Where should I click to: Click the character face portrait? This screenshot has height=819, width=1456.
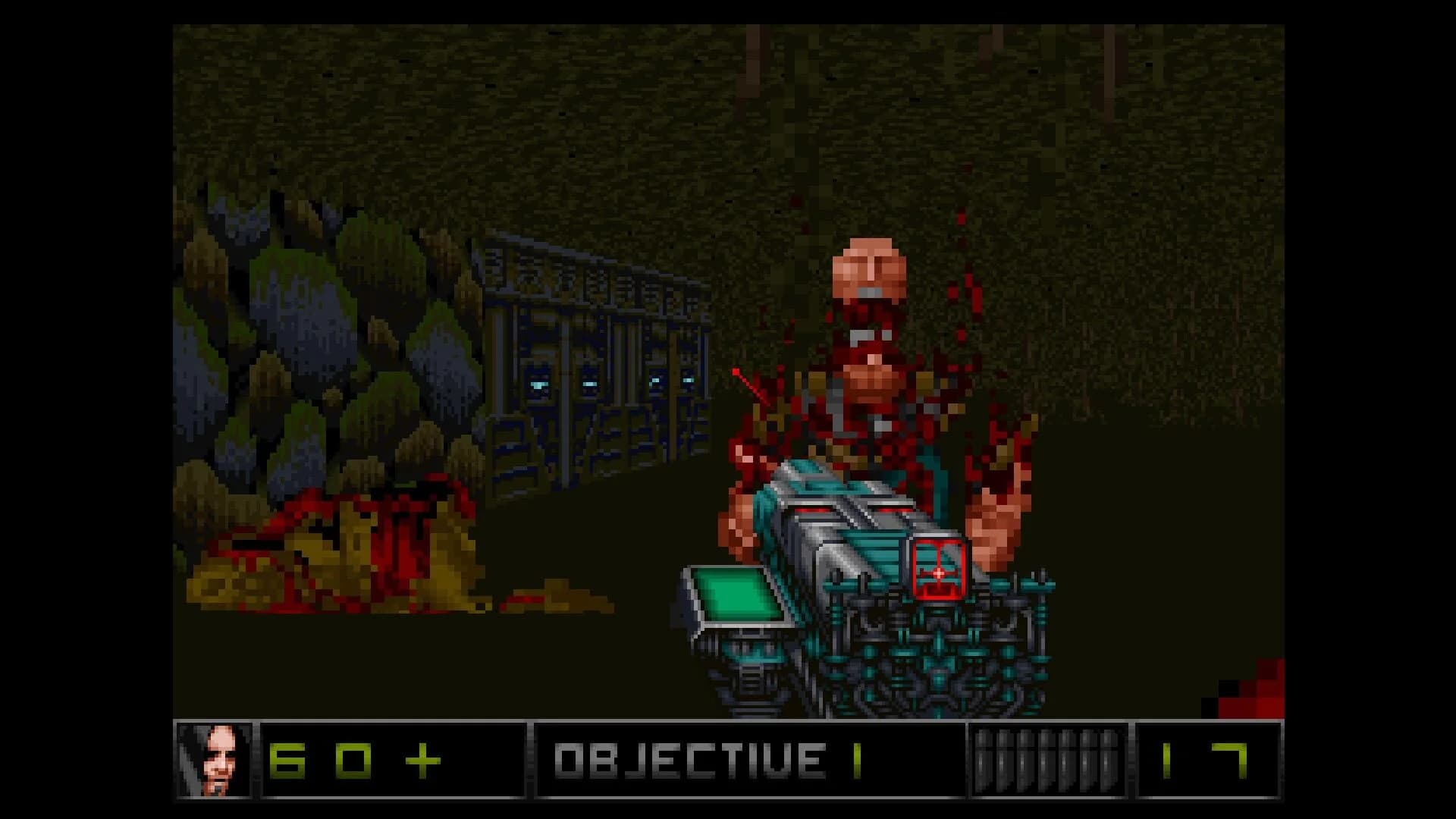click(x=215, y=760)
